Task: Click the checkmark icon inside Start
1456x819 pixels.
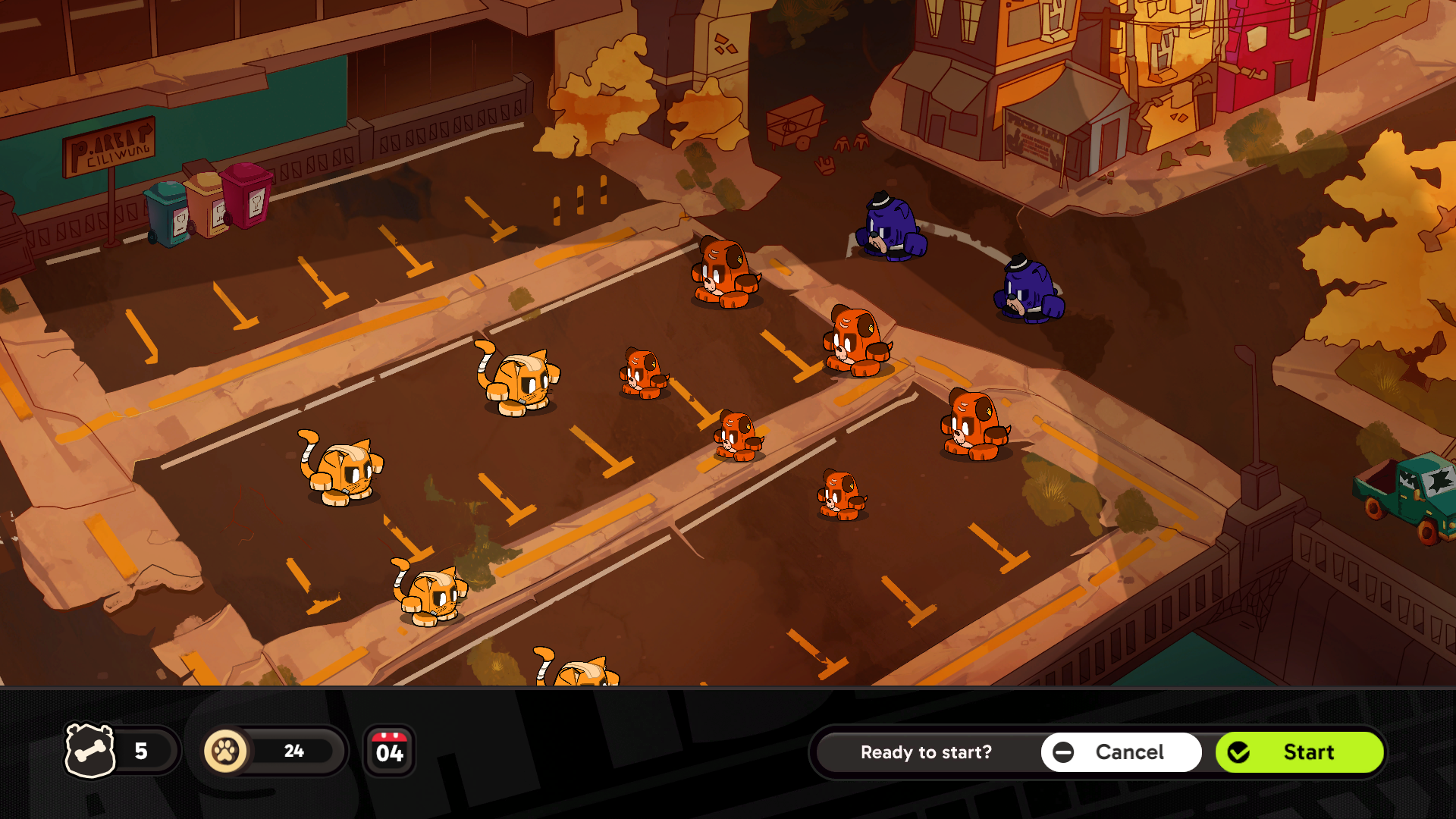Action: 1239,752
